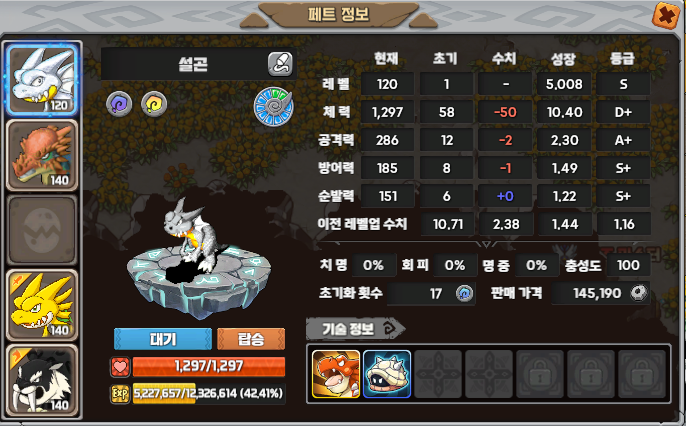Select the orange-crested dinosaur pet portrait
This screenshot has height=426, width=686.
tap(41, 154)
